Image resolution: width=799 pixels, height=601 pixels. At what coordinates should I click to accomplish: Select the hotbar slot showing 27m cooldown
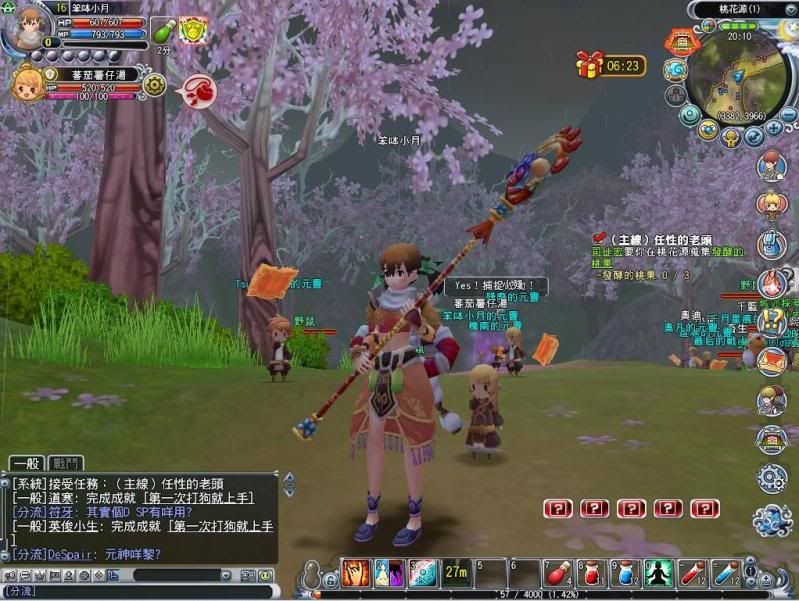(x=457, y=573)
